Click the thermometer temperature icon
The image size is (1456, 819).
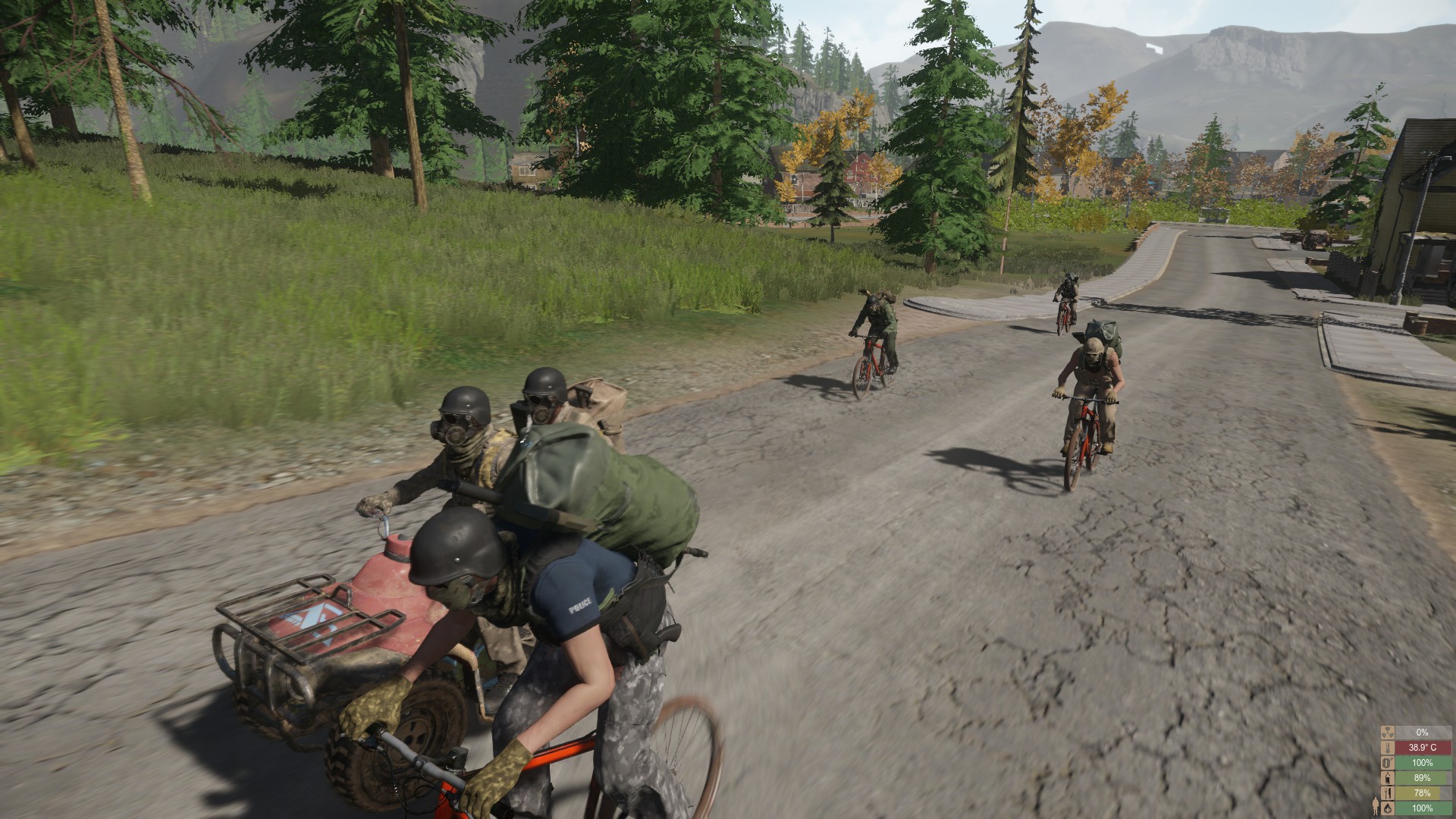[x=1388, y=748]
